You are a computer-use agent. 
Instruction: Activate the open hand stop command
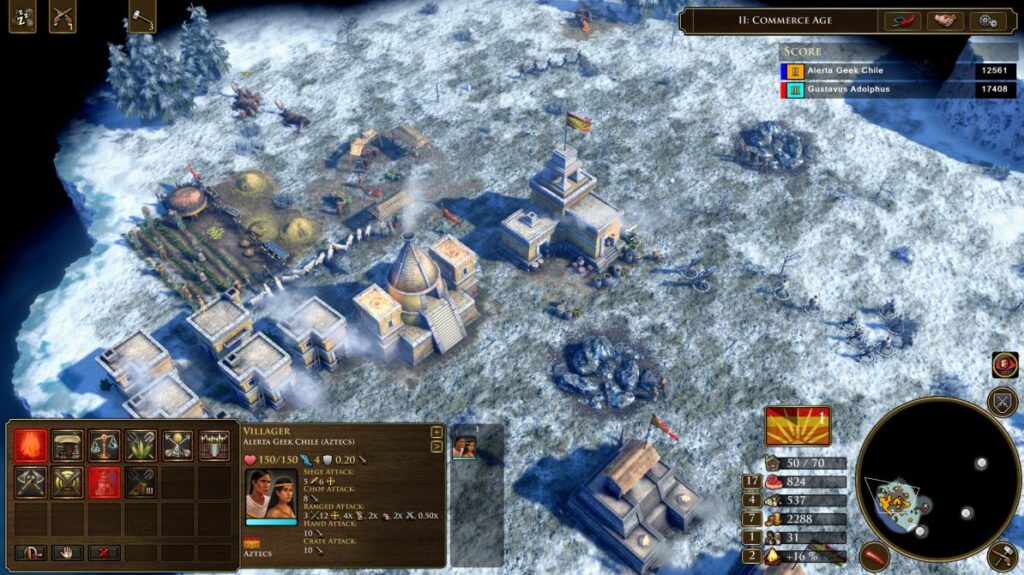(x=67, y=552)
